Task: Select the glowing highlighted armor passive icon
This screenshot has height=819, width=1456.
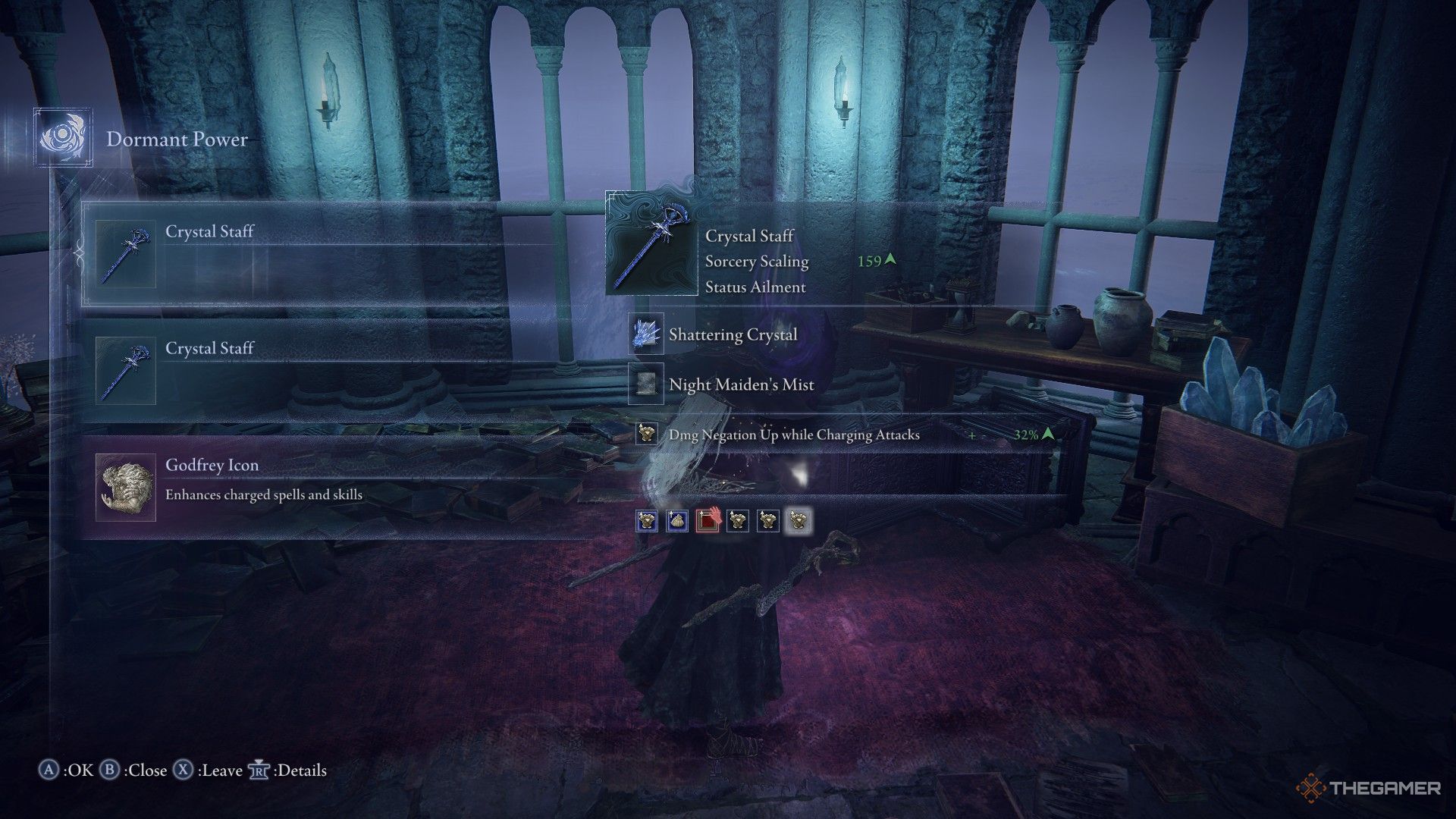Action: [x=798, y=520]
